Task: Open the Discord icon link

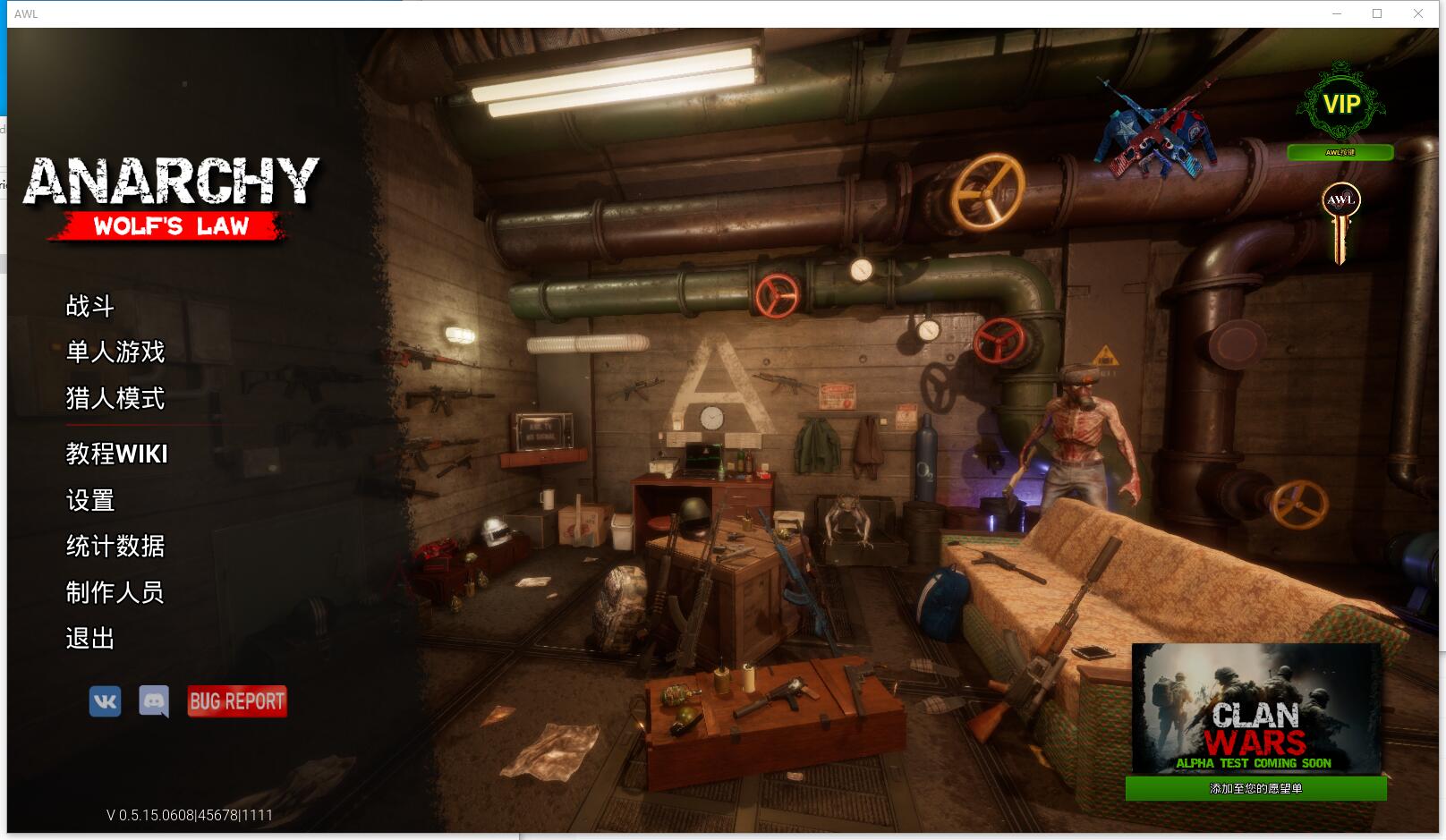Action: [x=154, y=701]
